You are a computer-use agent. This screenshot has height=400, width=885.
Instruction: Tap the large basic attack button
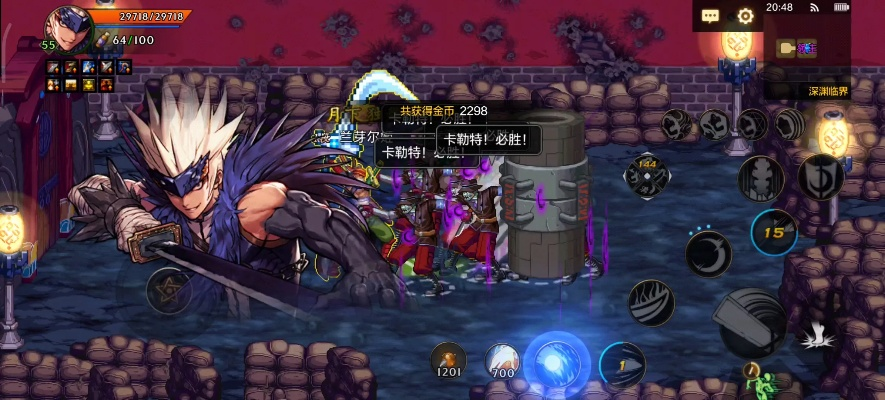tap(749, 321)
